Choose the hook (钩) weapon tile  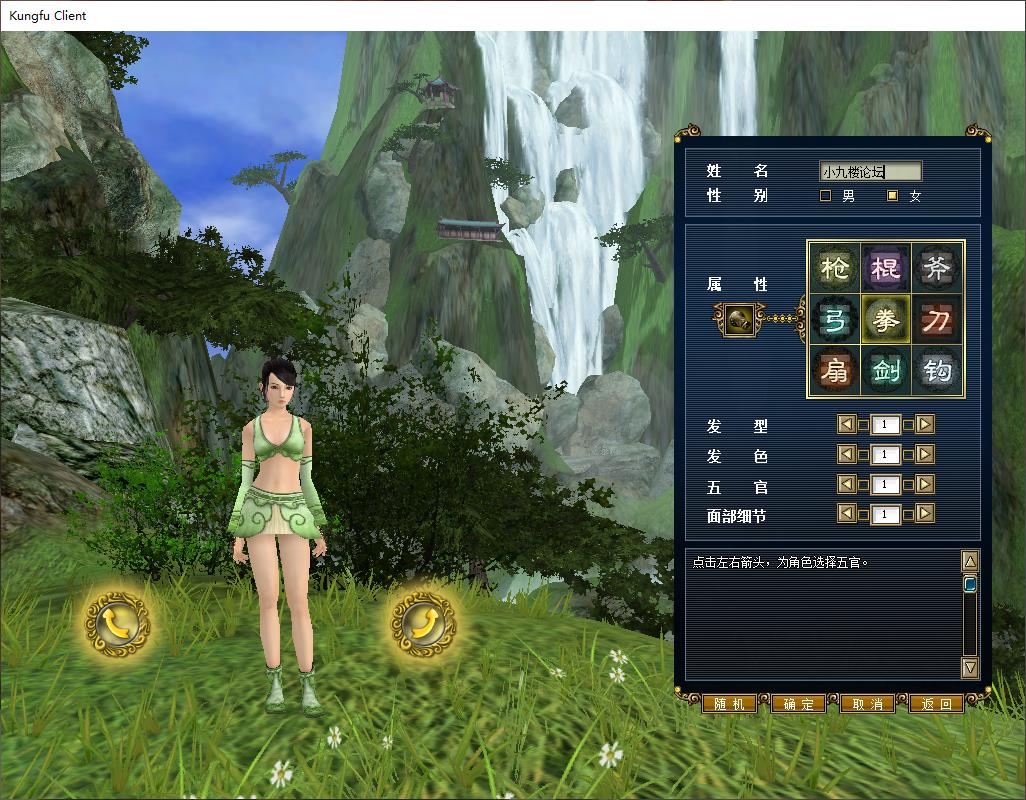click(x=937, y=372)
